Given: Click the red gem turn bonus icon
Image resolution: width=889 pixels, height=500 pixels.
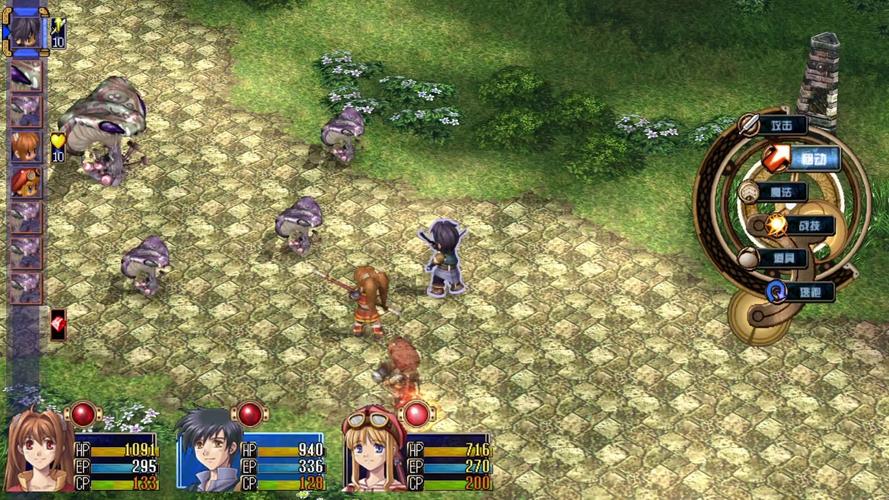Looking at the screenshot, I should [x=58, y=322].
